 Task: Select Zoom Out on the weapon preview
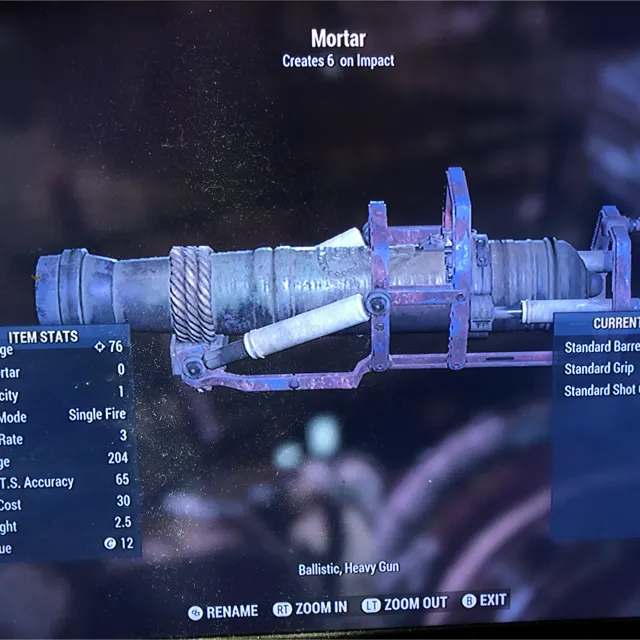point(405,604)
